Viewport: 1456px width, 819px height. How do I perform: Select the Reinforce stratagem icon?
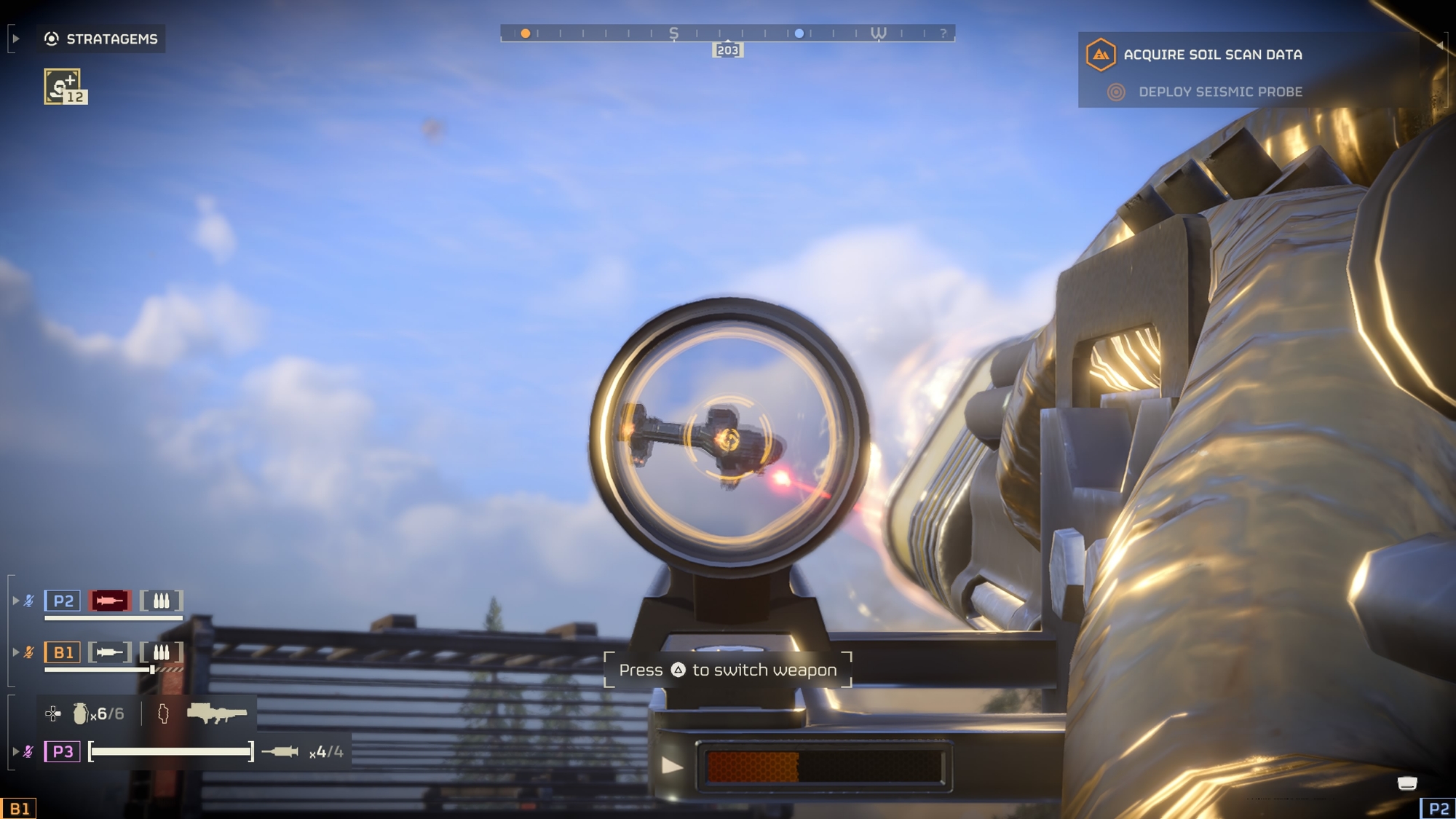coord(63,86)
